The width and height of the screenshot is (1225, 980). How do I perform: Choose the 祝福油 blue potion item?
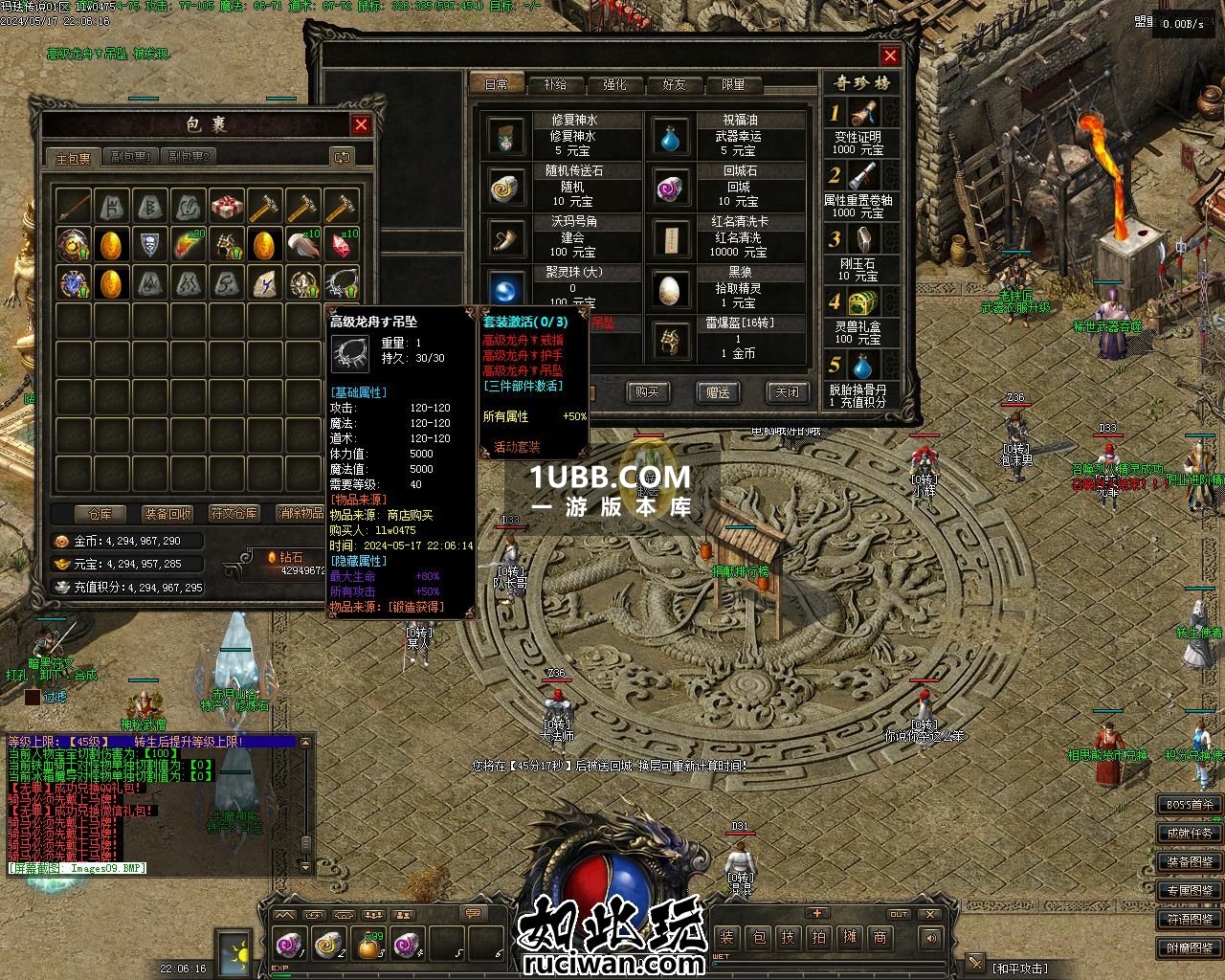coord(673,137)
